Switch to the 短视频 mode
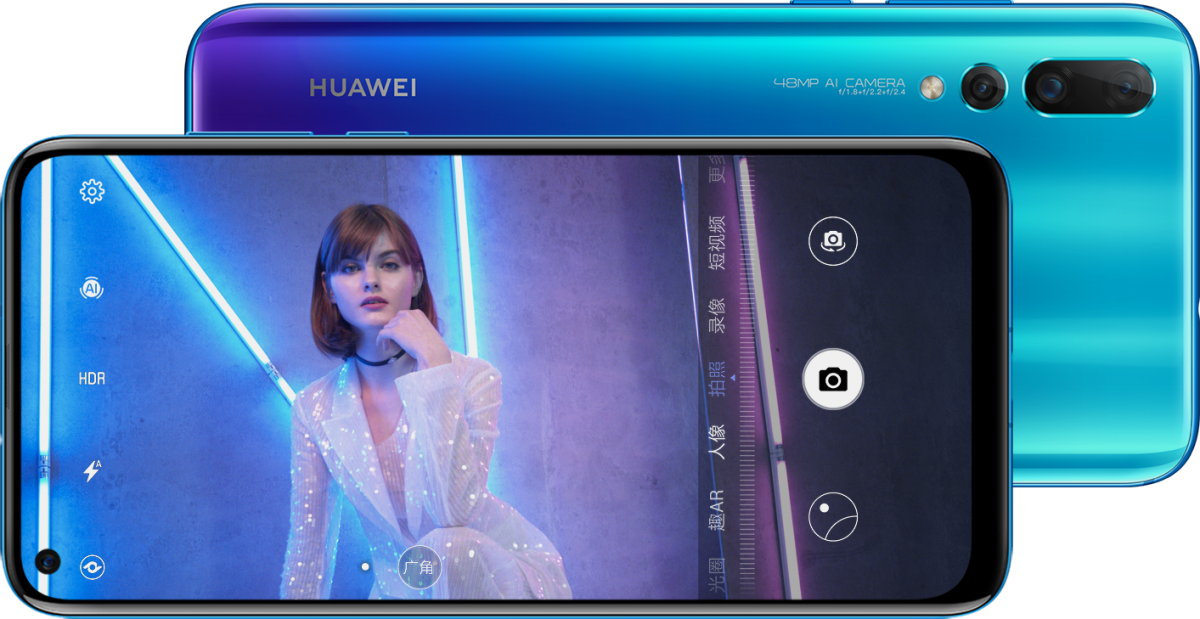 click(717, 243)
